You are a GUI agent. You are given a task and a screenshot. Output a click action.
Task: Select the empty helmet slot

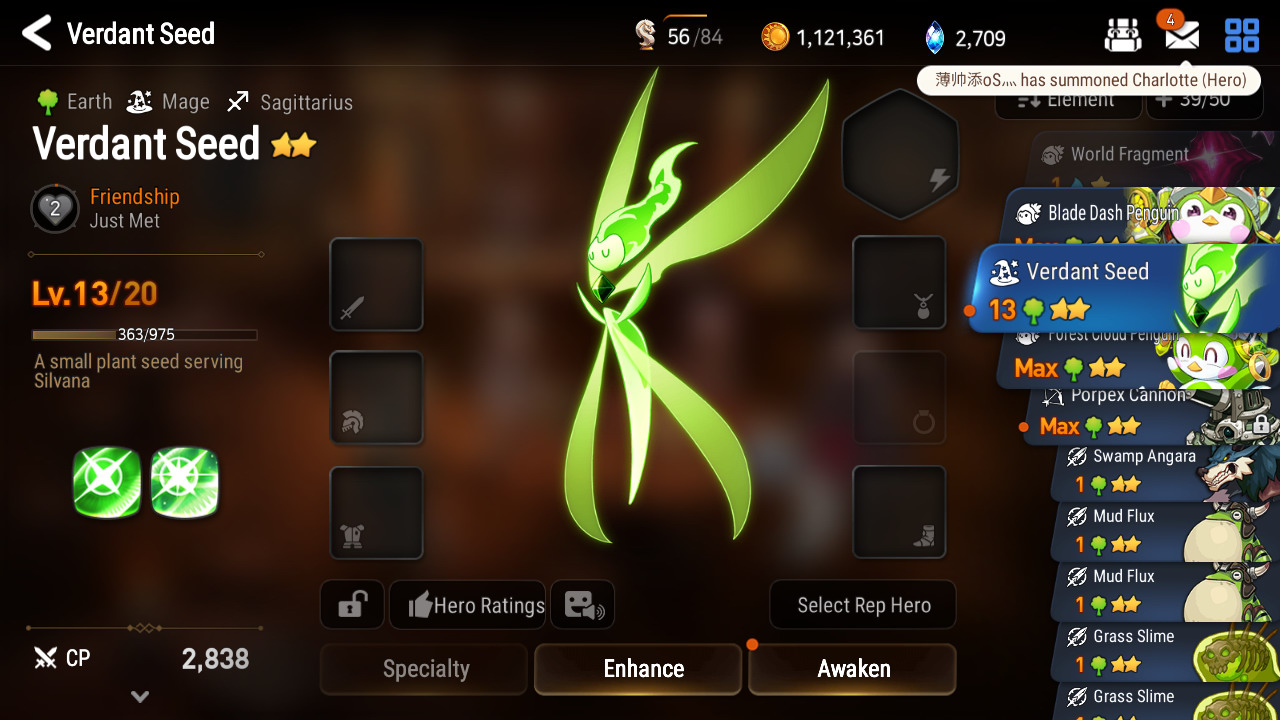[x=376, y=397]
